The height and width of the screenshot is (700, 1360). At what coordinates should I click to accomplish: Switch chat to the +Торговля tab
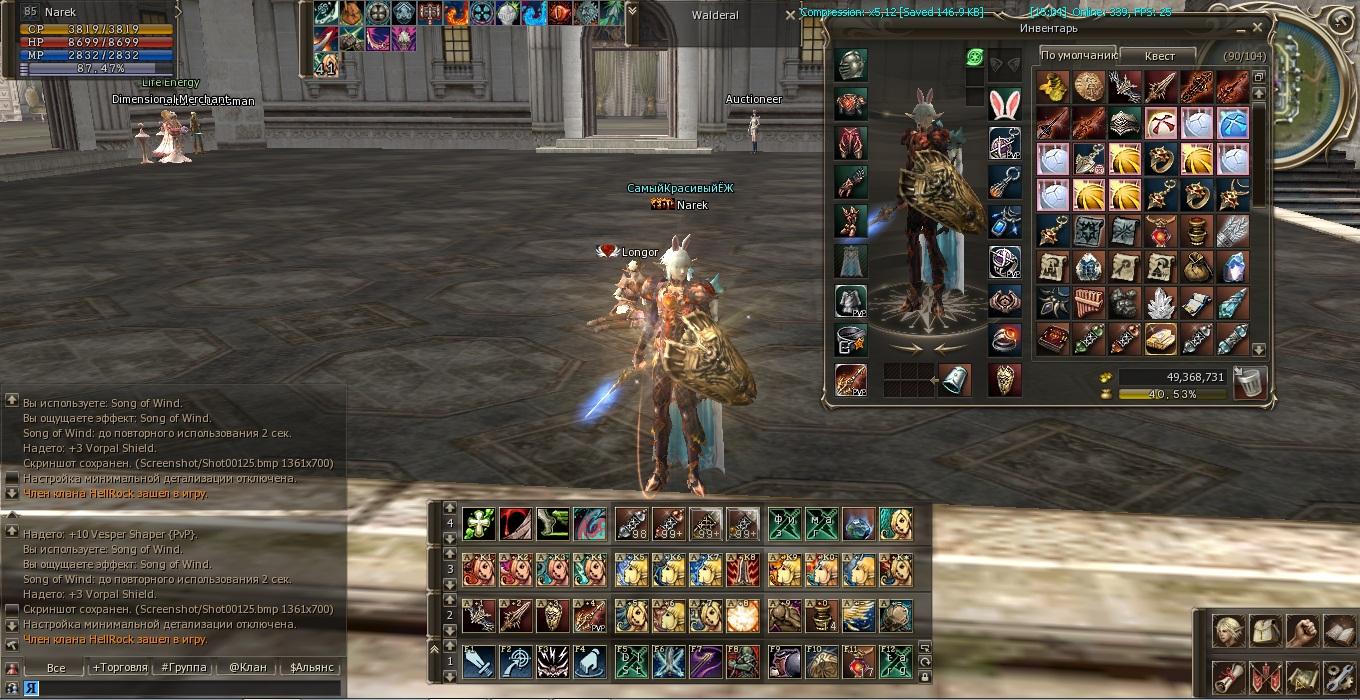click(x=120, y=667)
